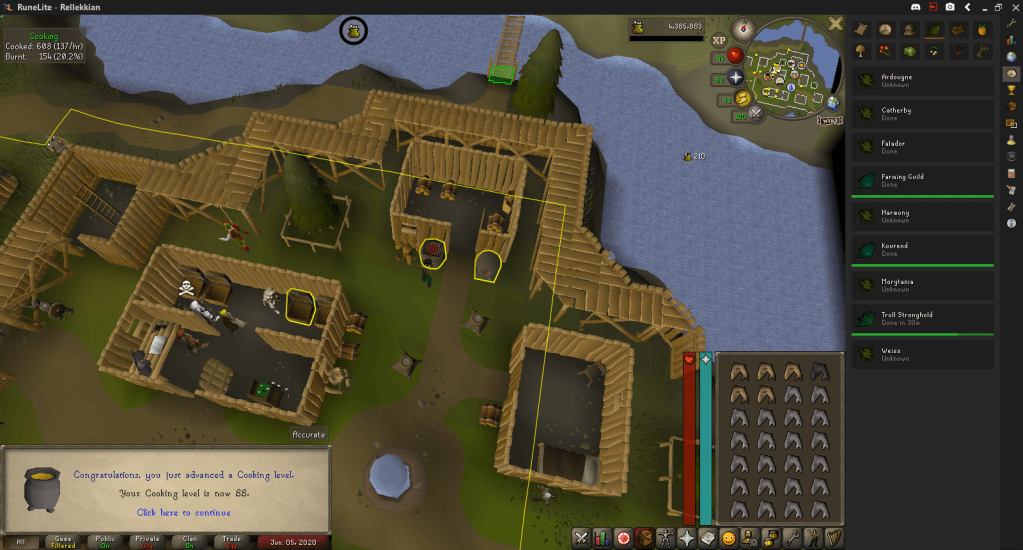View the Troll Stronghold herb timer
1023x550 pixels.
coord(921,319)
